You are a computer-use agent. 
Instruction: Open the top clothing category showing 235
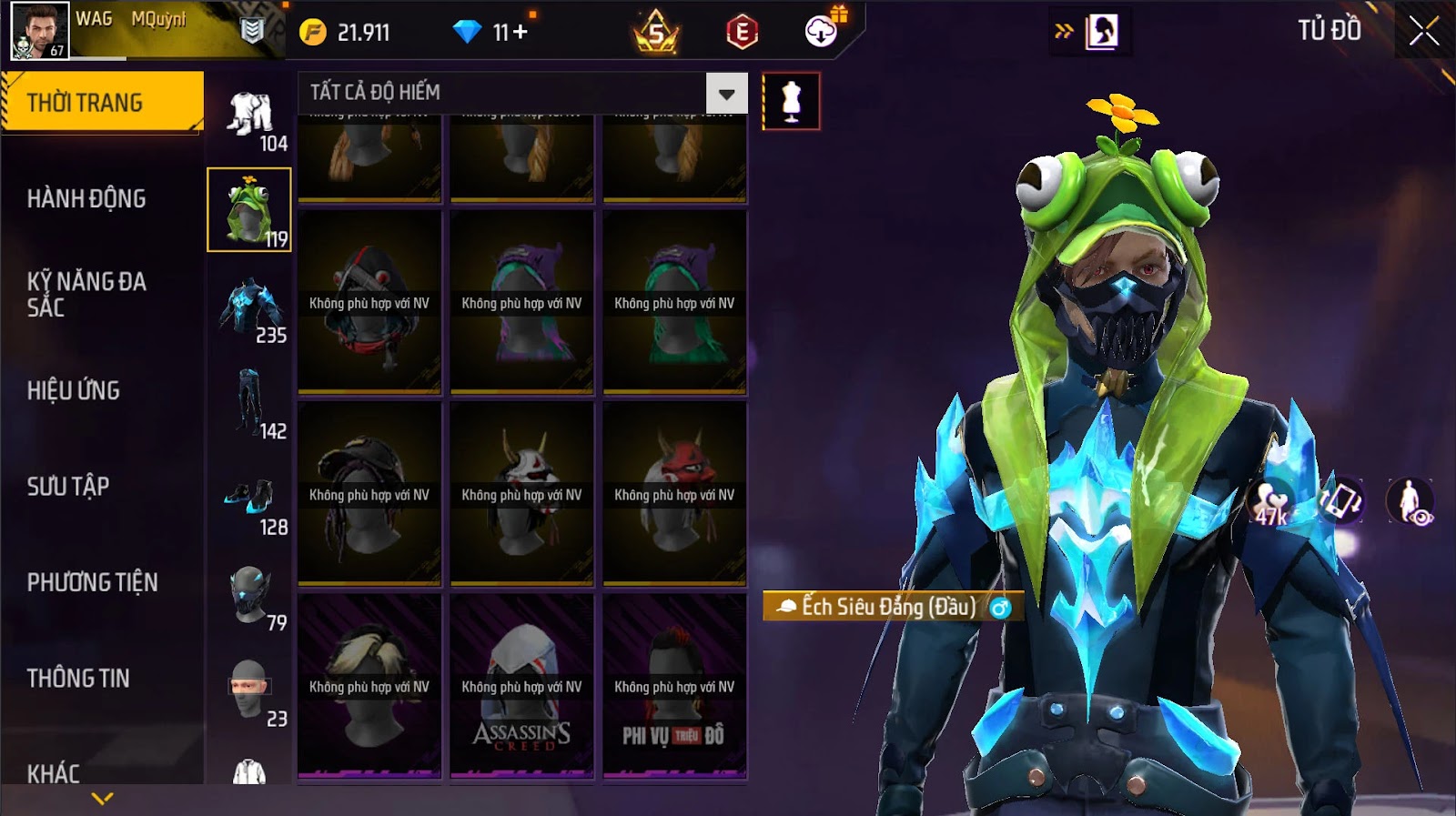click(x=249, y=309)
